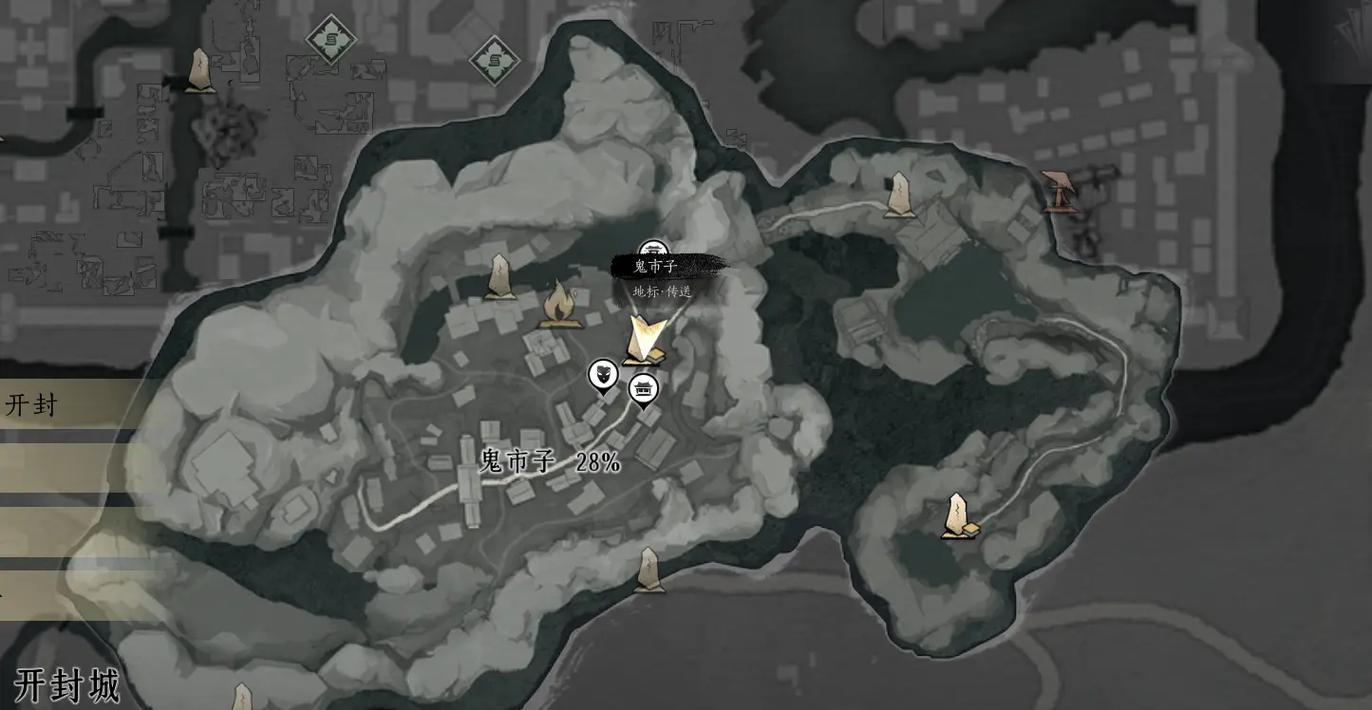Select the reddish watchtower map marker

tap(1057, 191)
